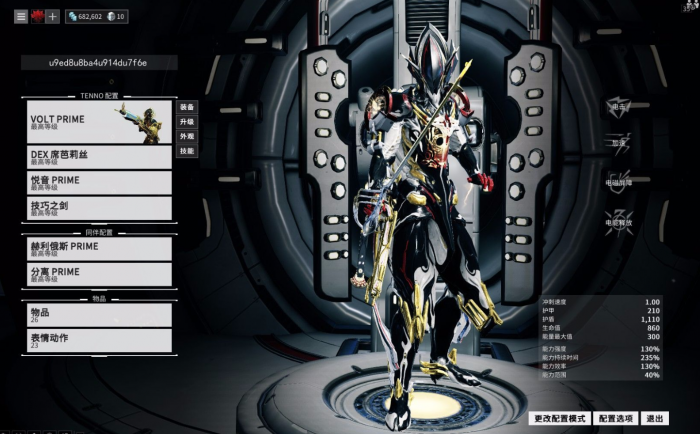This screenshot has width=700, height=434.
Task: Click the 更改配置模式 button
Action: (x=559, y=418)
